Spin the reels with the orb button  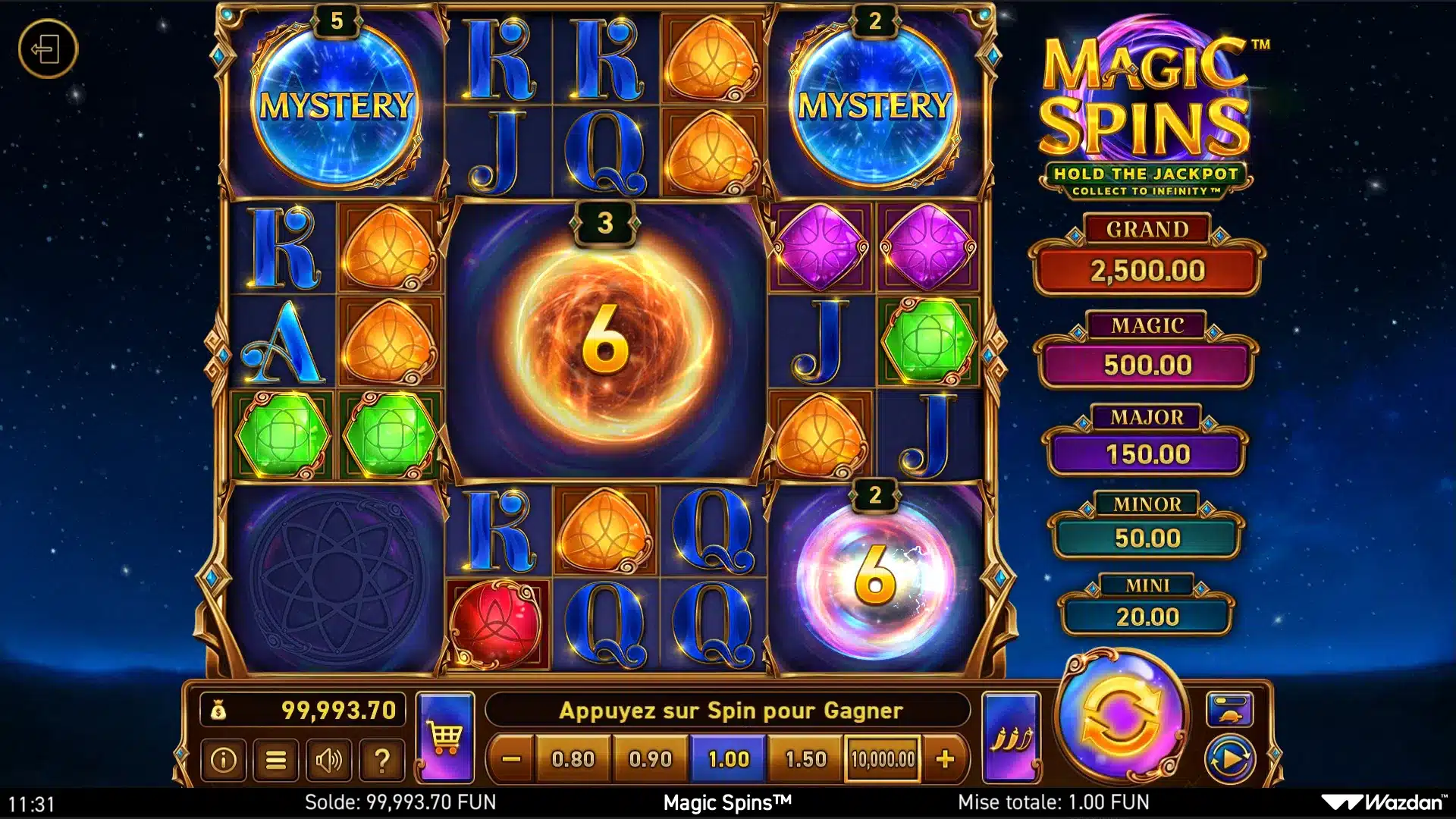tap(1120, 717)
